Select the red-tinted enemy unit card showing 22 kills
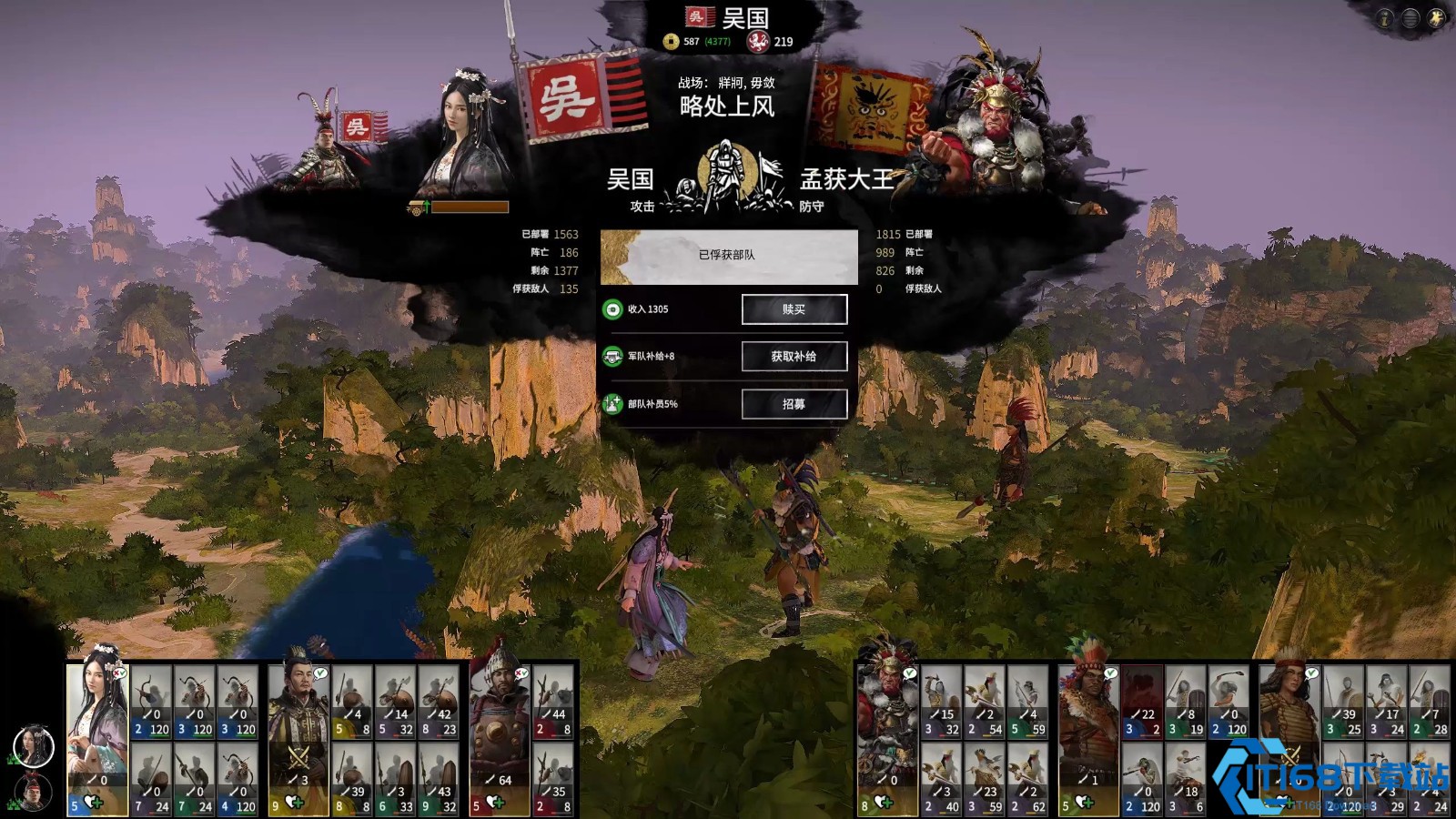The height and width of the screenshot is (819, 1456). (1141, 702)
